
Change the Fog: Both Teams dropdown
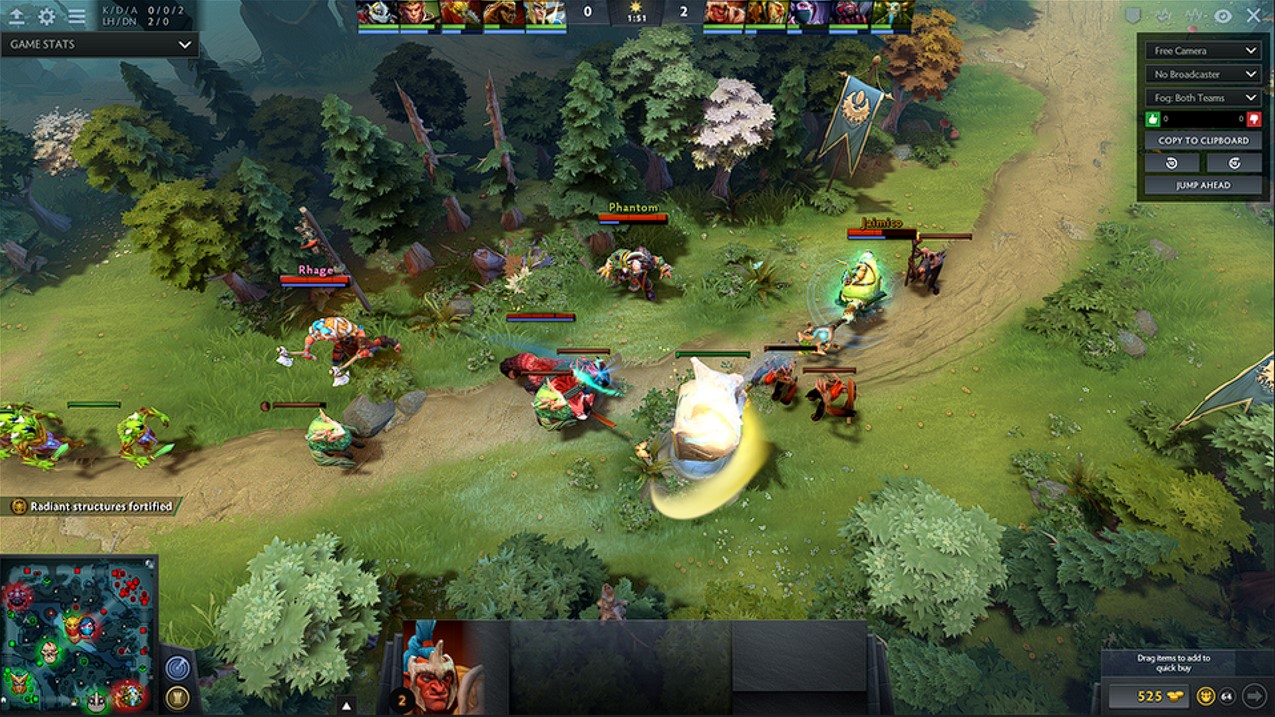click(1203, 98)
